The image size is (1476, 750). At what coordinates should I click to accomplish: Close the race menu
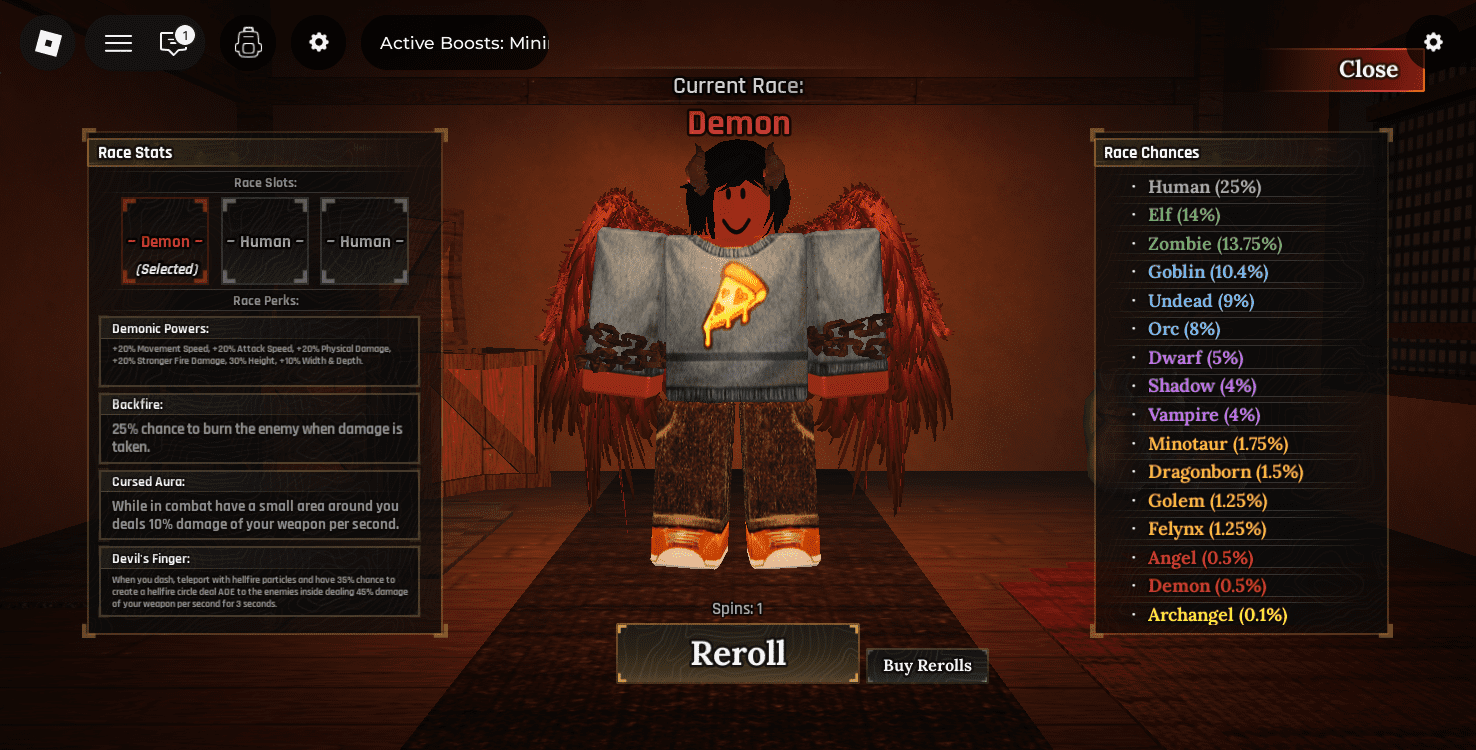1367,69
